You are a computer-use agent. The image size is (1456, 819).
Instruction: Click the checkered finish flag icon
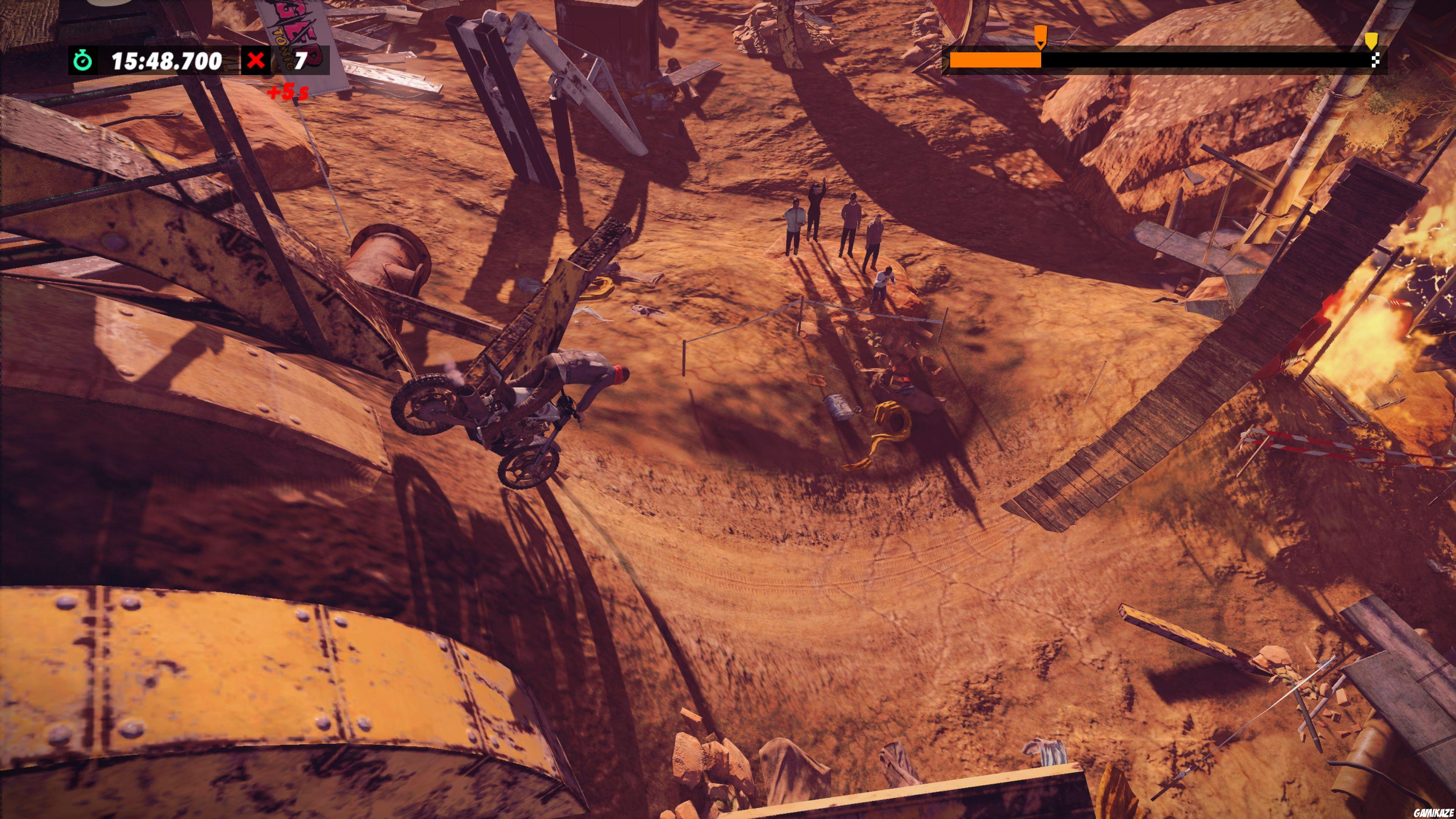pos(1375,60)
